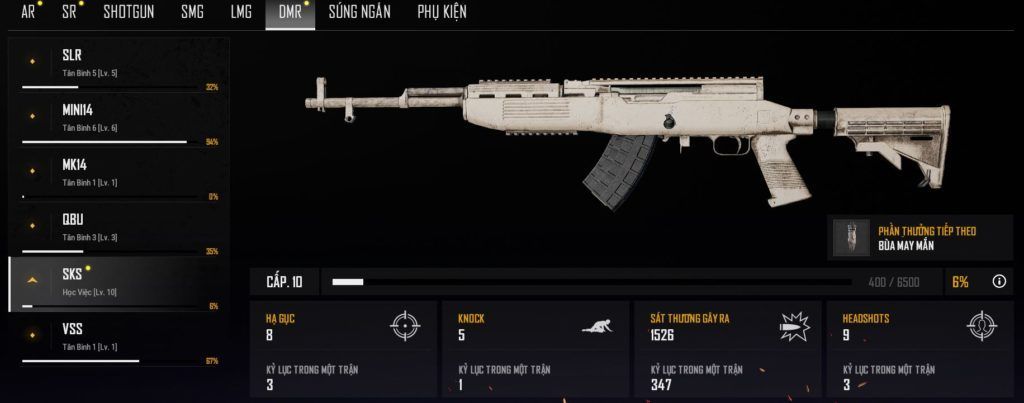Open the Súng Ngắn tab
Image resolution: width=1024 pixels, height=403 pixels.
click(x=359, y=12)
